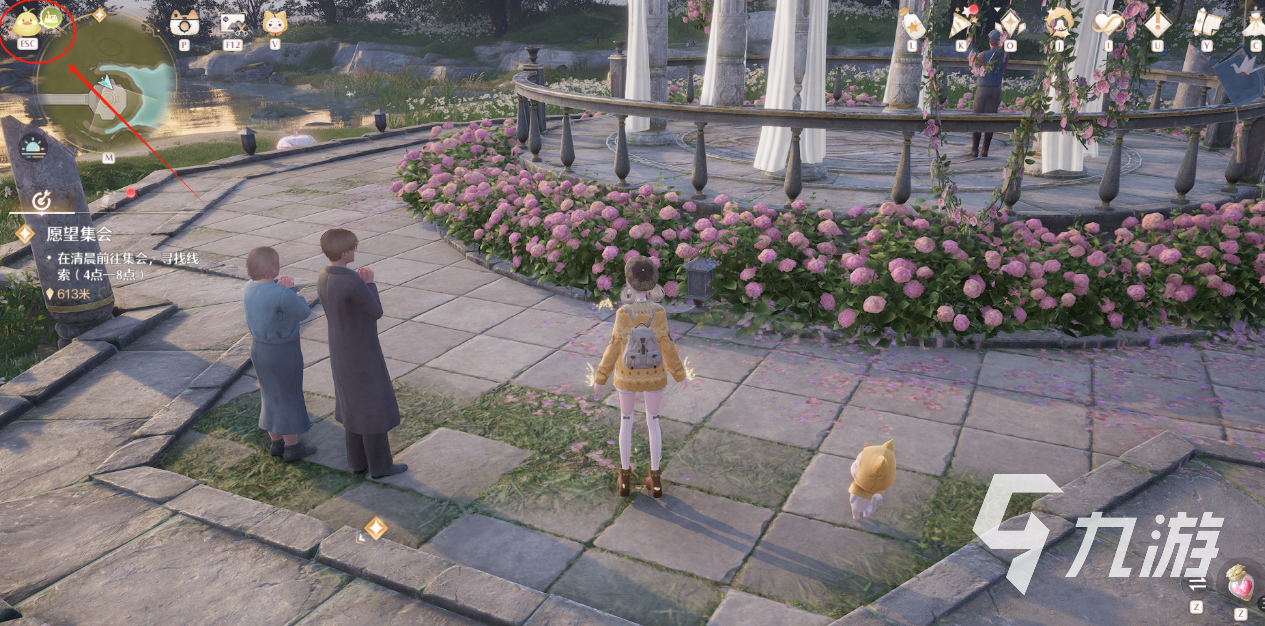Open the paper scroll icon

pyautogui.click(x=1206, y=22)
